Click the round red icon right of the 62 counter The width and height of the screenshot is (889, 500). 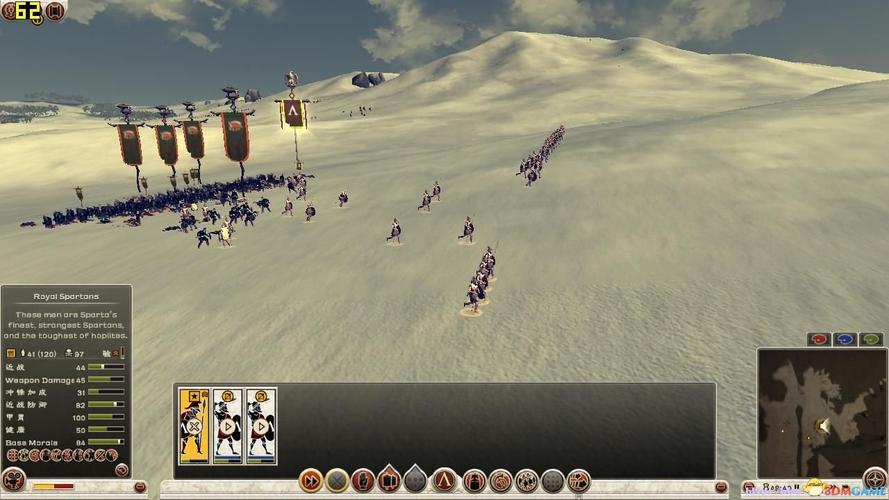56,11
